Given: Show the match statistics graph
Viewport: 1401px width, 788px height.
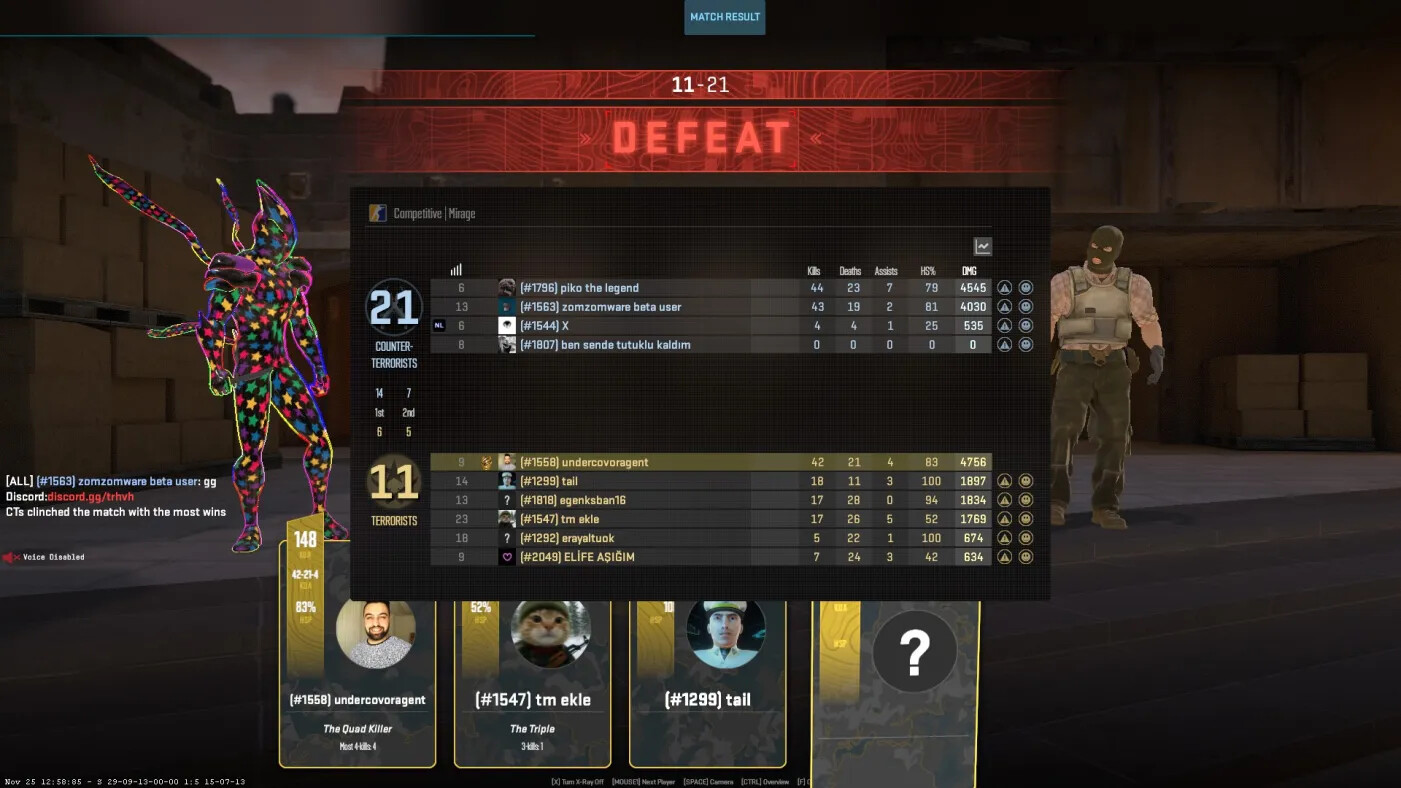Looking at the screenshot, I should [982, 246].
